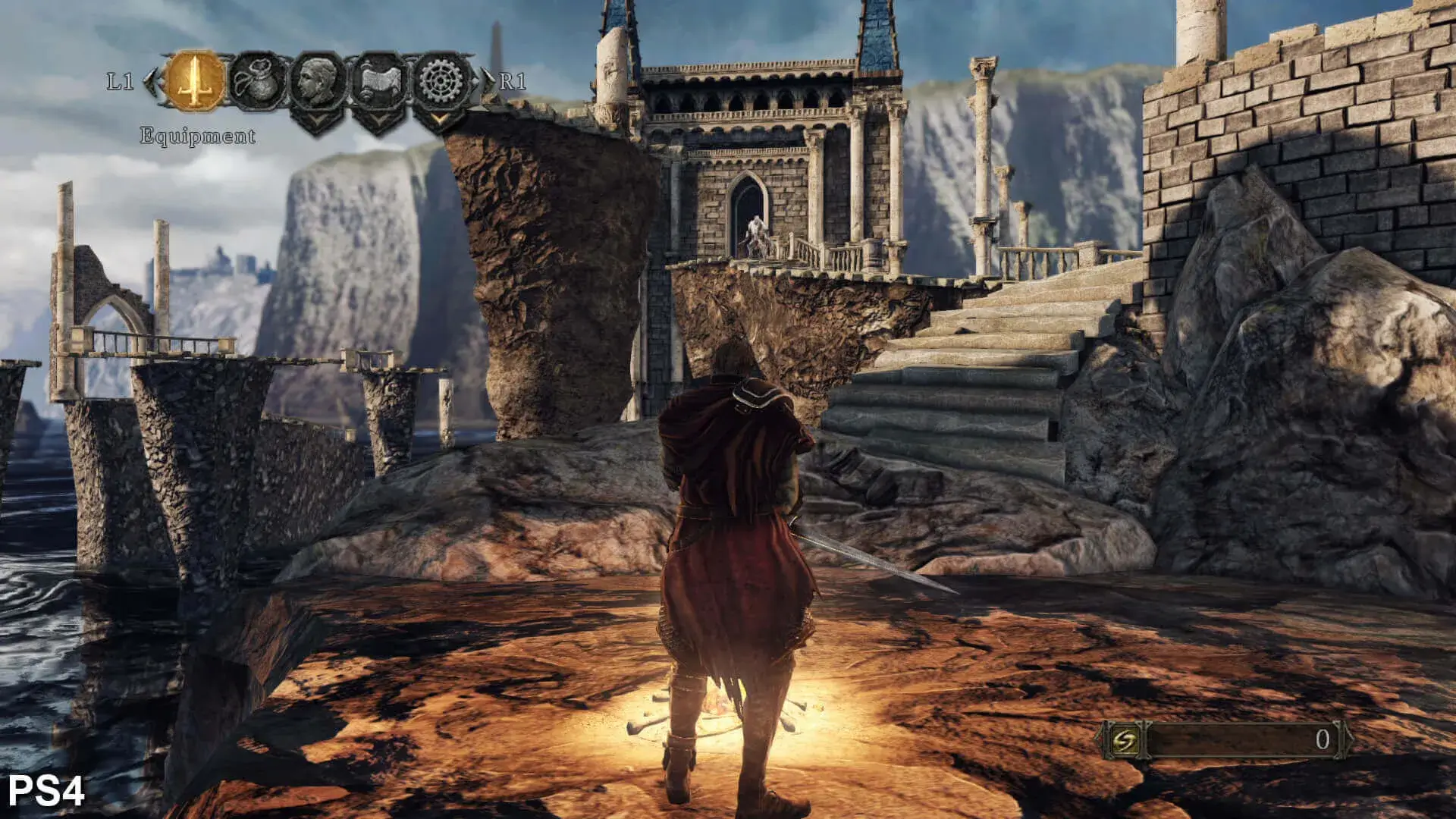Screen dimensions: 1456x819
Task: Open the player status head icon
Action: pyautogui.click(x=318, y=81)
